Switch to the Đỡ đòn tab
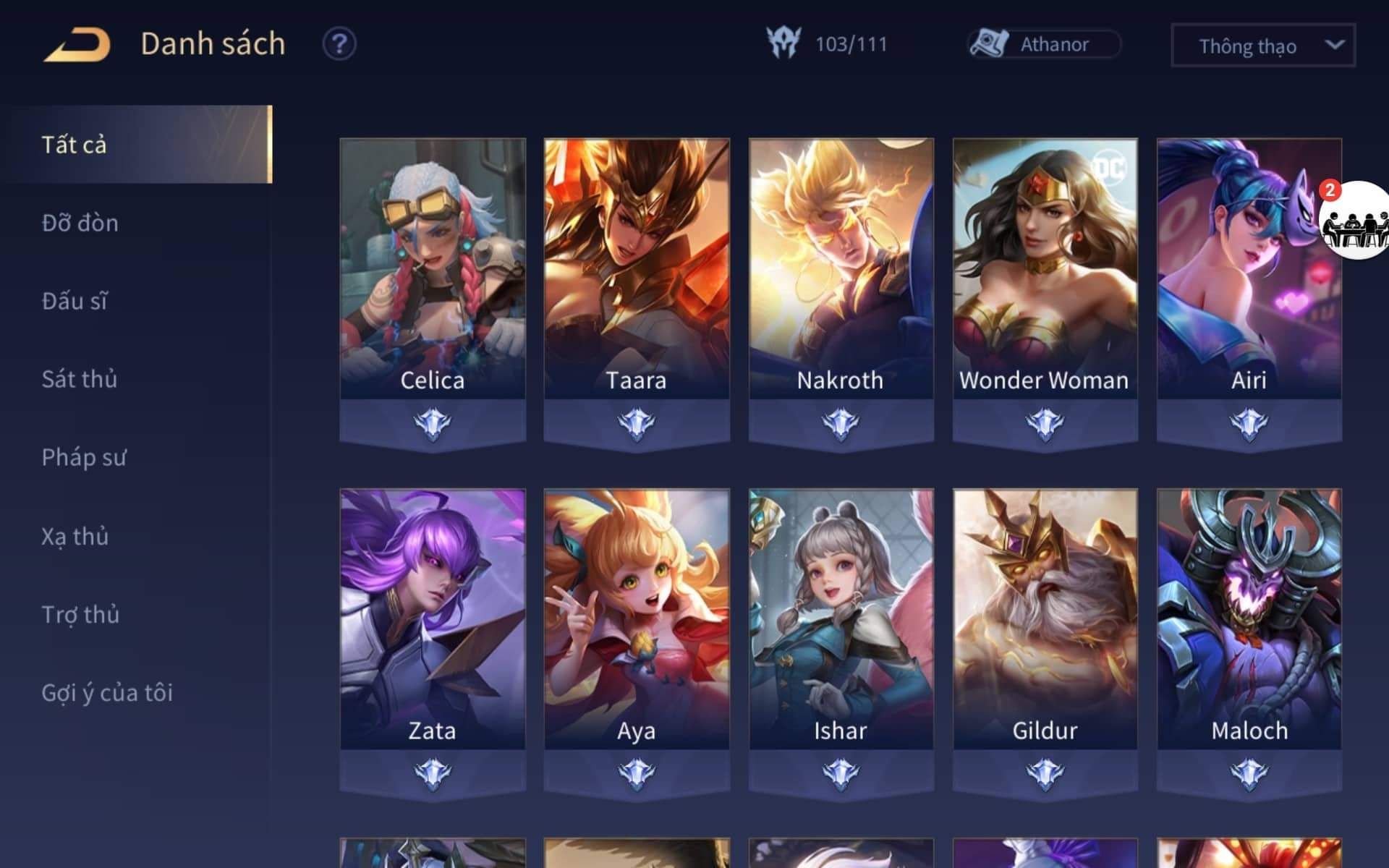Screen dimensions: 1389x868 pyautogui.click(x=80, y=223)
